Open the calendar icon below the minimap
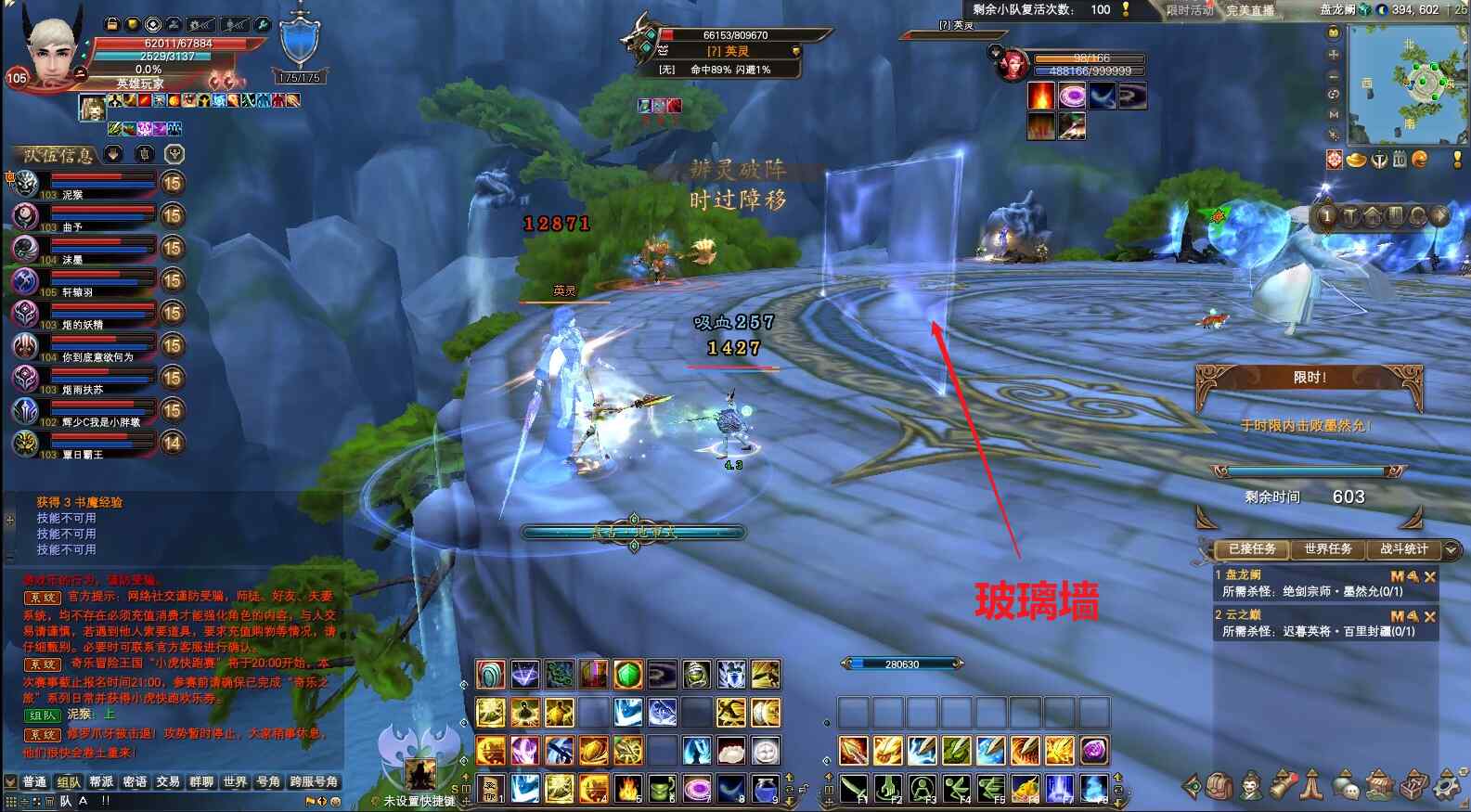 tap(1400, 161)
